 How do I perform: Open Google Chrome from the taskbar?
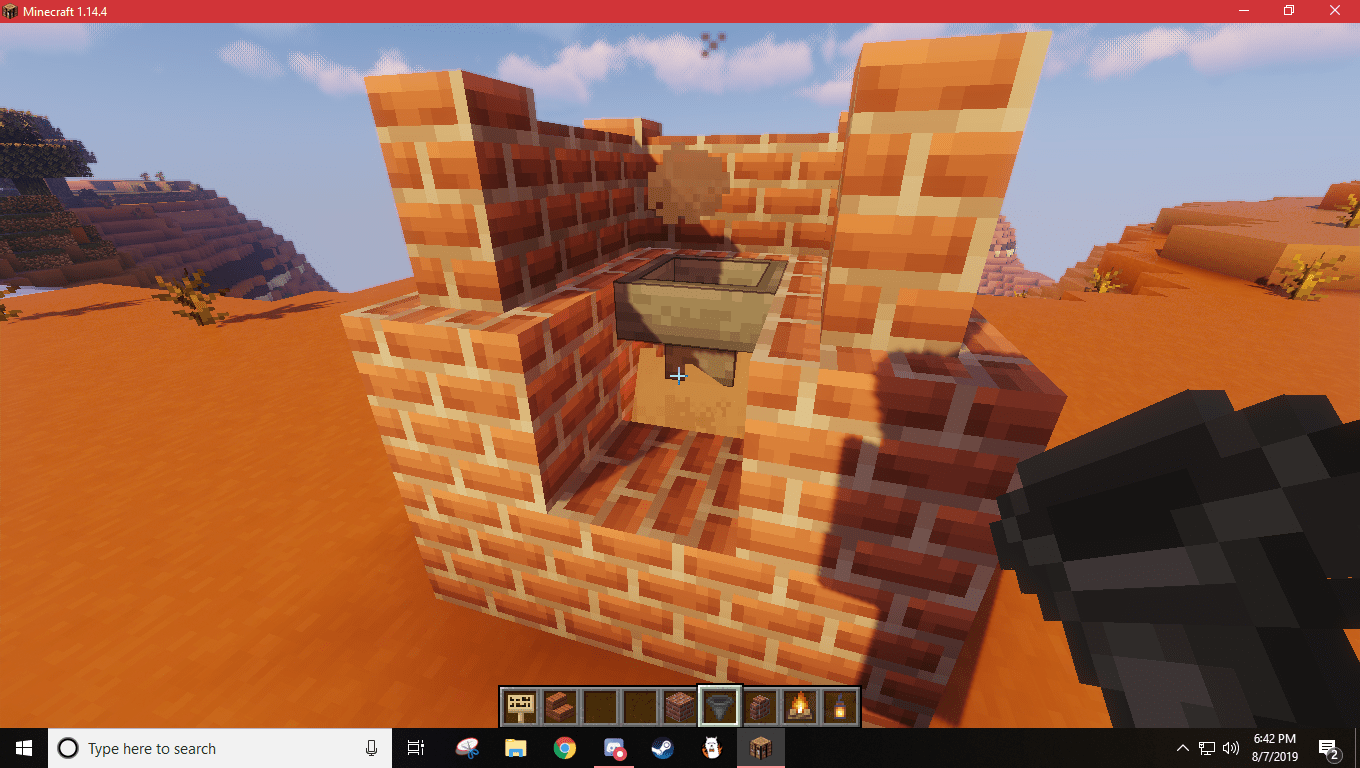coord(565,748)
